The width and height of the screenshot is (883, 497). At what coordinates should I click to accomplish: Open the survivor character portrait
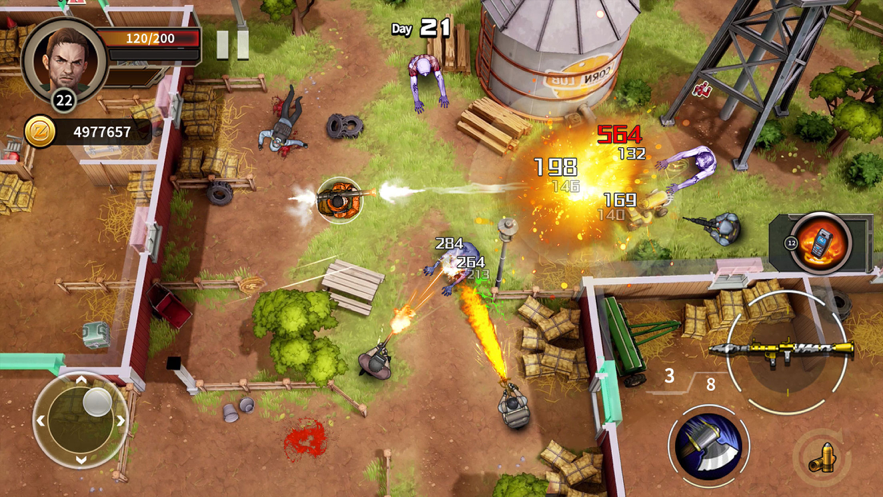(x=64, y=56)
